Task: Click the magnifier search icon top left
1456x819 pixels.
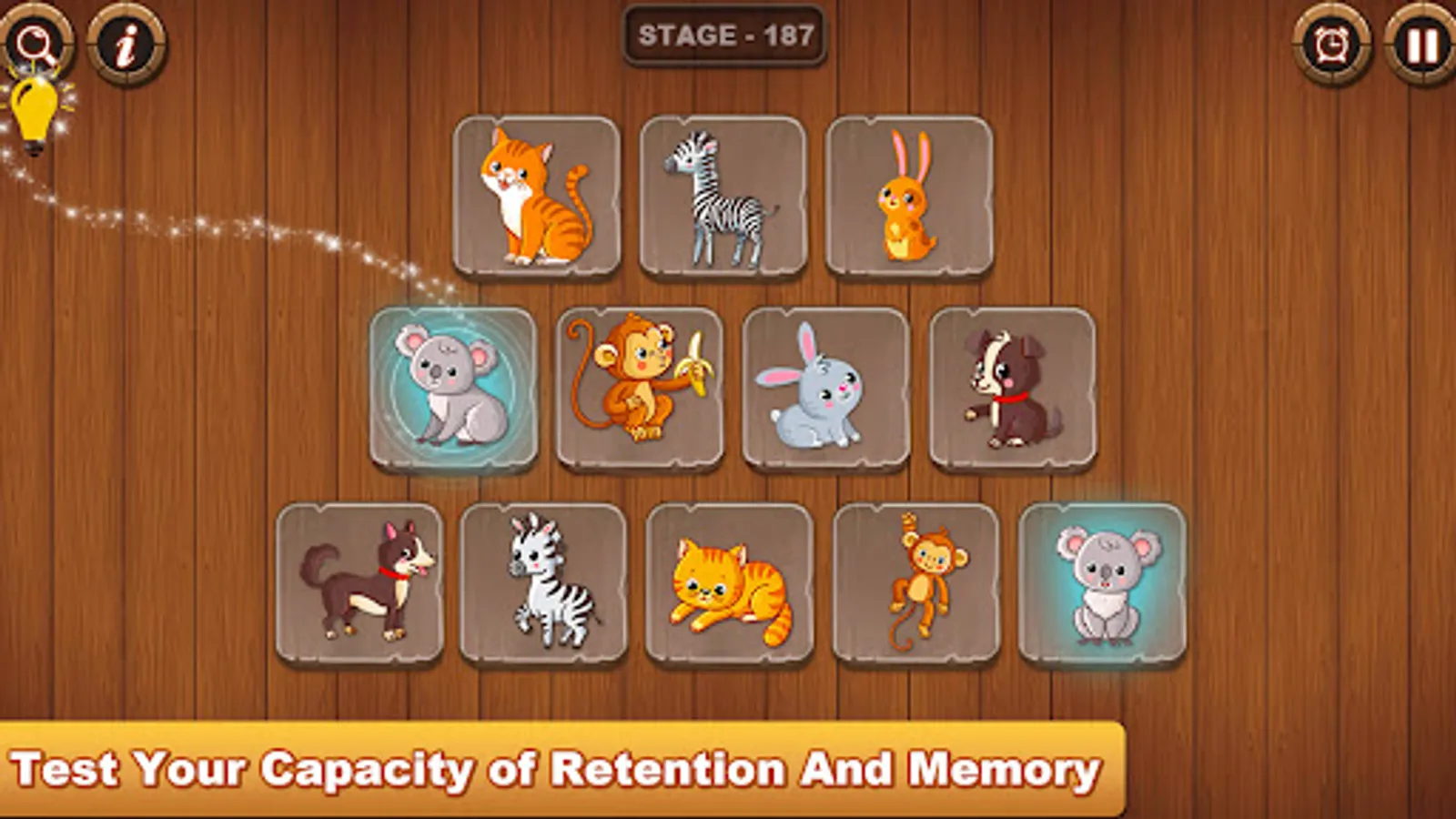Action: pos(36,41)
